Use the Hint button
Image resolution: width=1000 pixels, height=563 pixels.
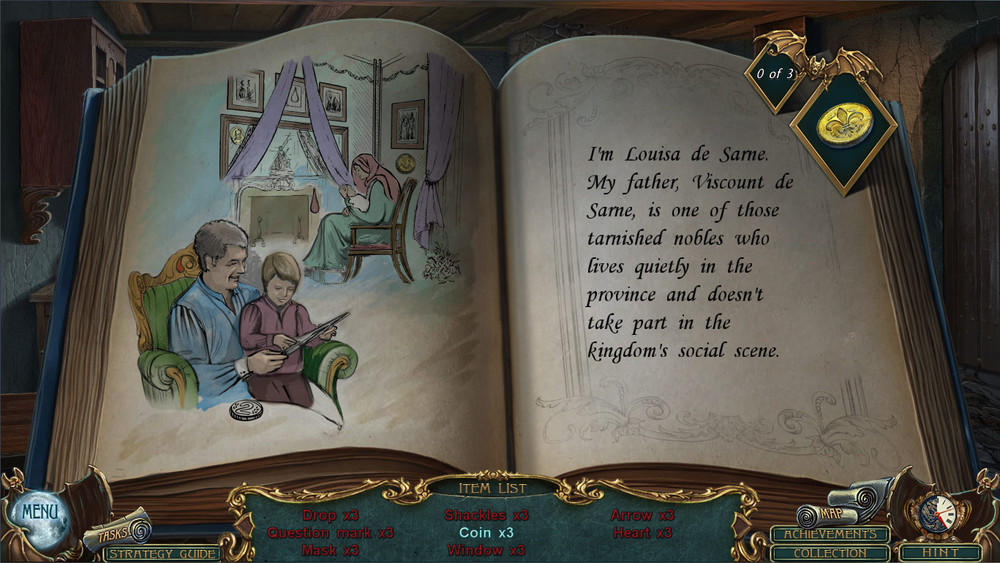939,552
